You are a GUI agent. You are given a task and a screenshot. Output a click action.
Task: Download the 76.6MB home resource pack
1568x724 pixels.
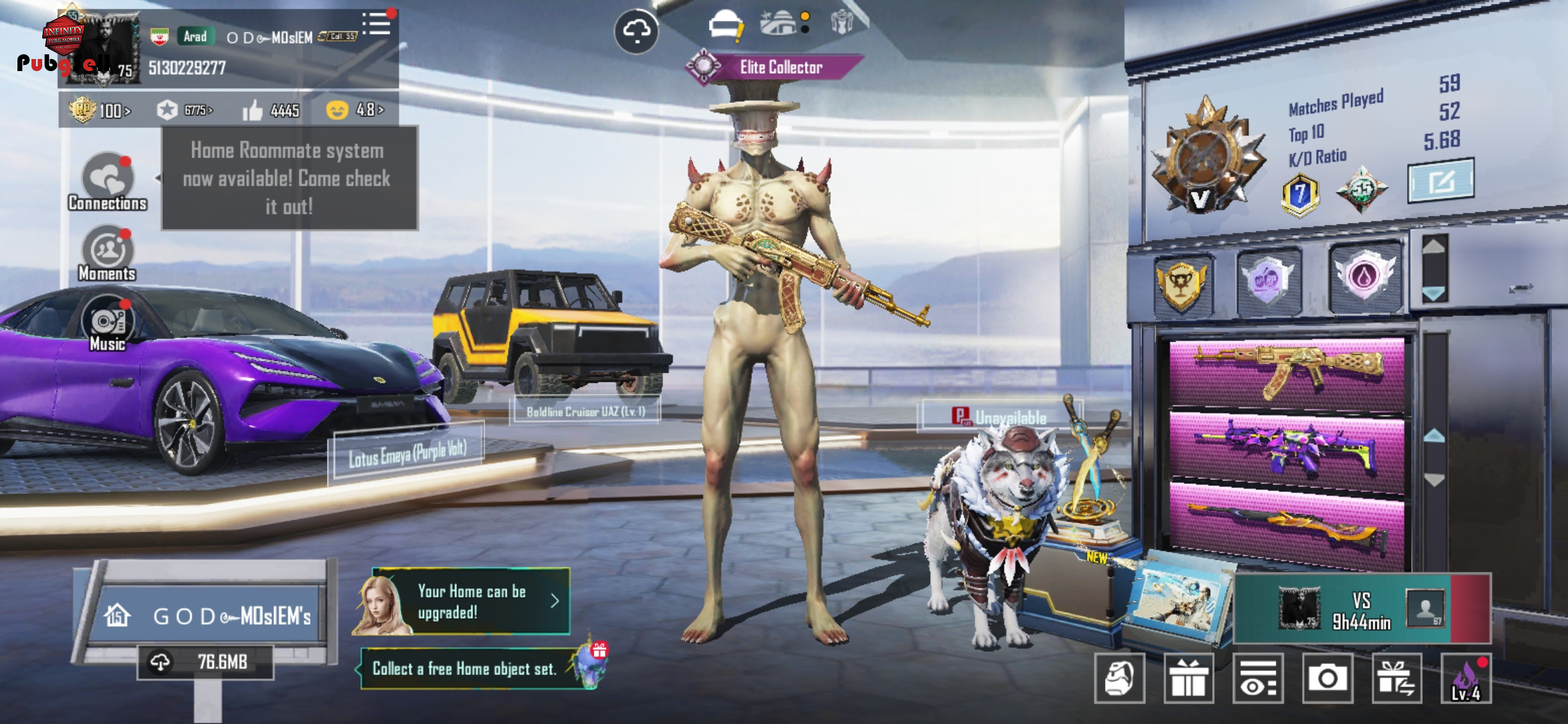(x=205, y=662)
